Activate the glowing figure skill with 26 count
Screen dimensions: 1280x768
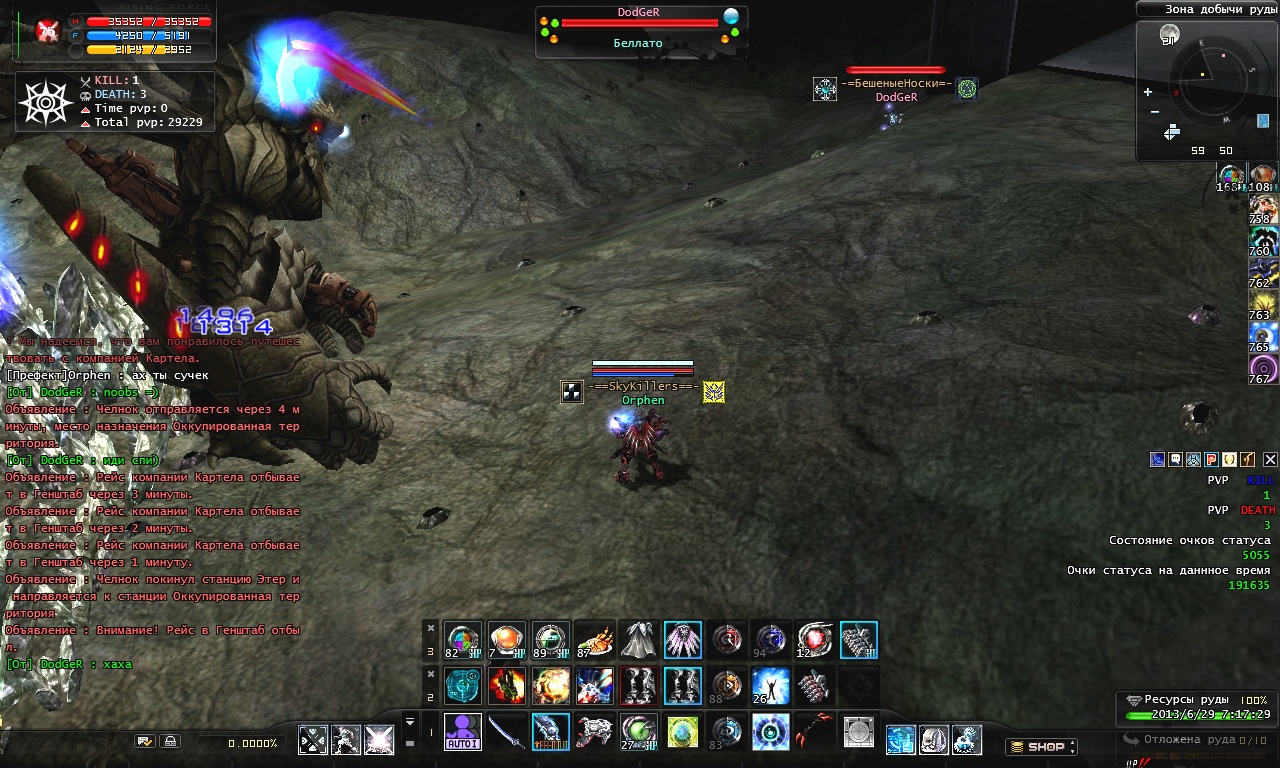[770, 686]
